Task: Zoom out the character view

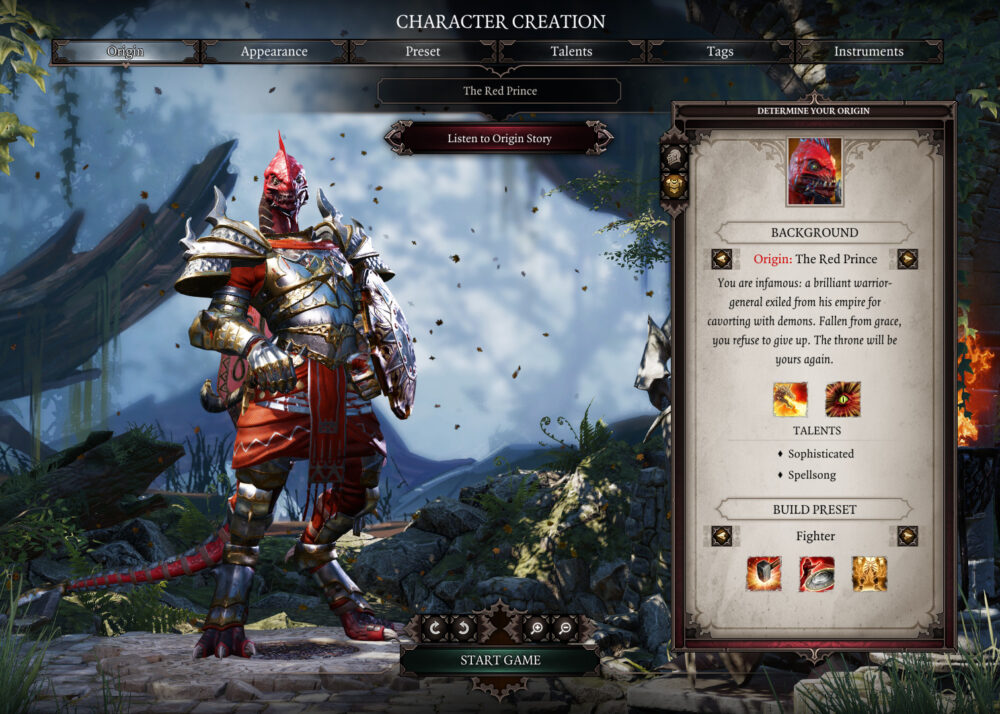Action: click(563, 628)
